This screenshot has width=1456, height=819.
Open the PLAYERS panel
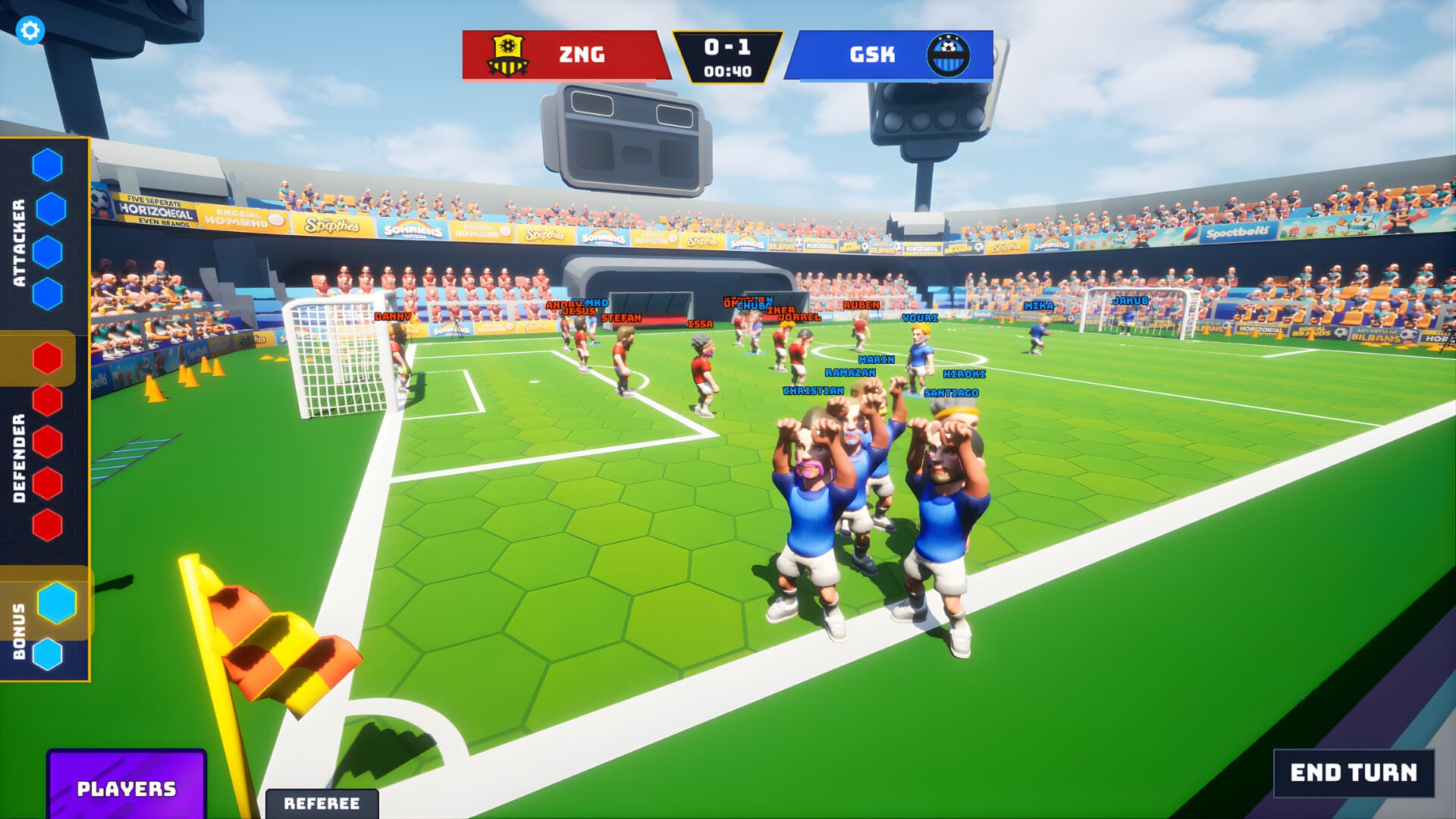click(x=126, y=790)
